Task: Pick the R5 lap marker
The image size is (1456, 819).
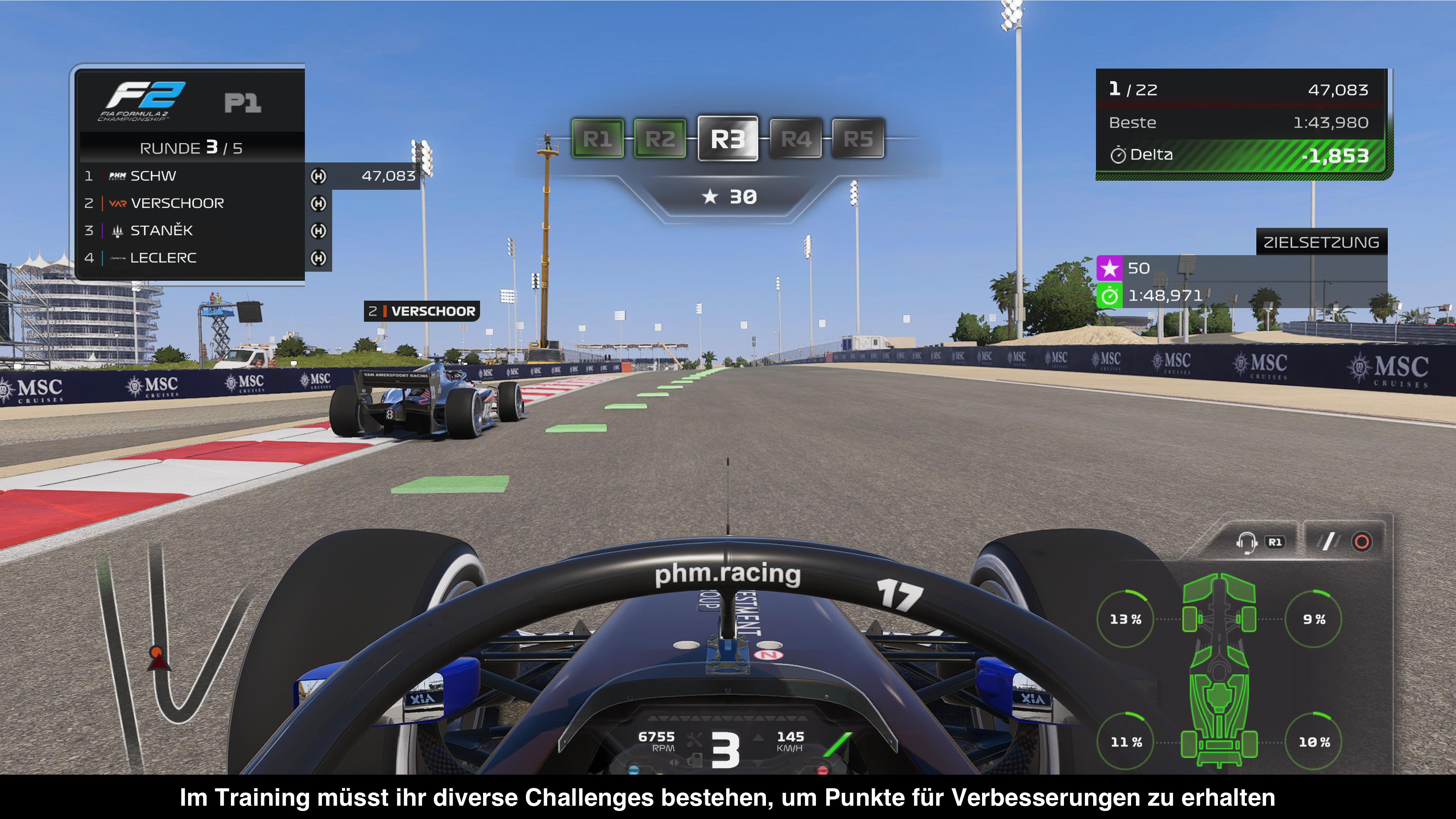Action: [x=858, y=138]
